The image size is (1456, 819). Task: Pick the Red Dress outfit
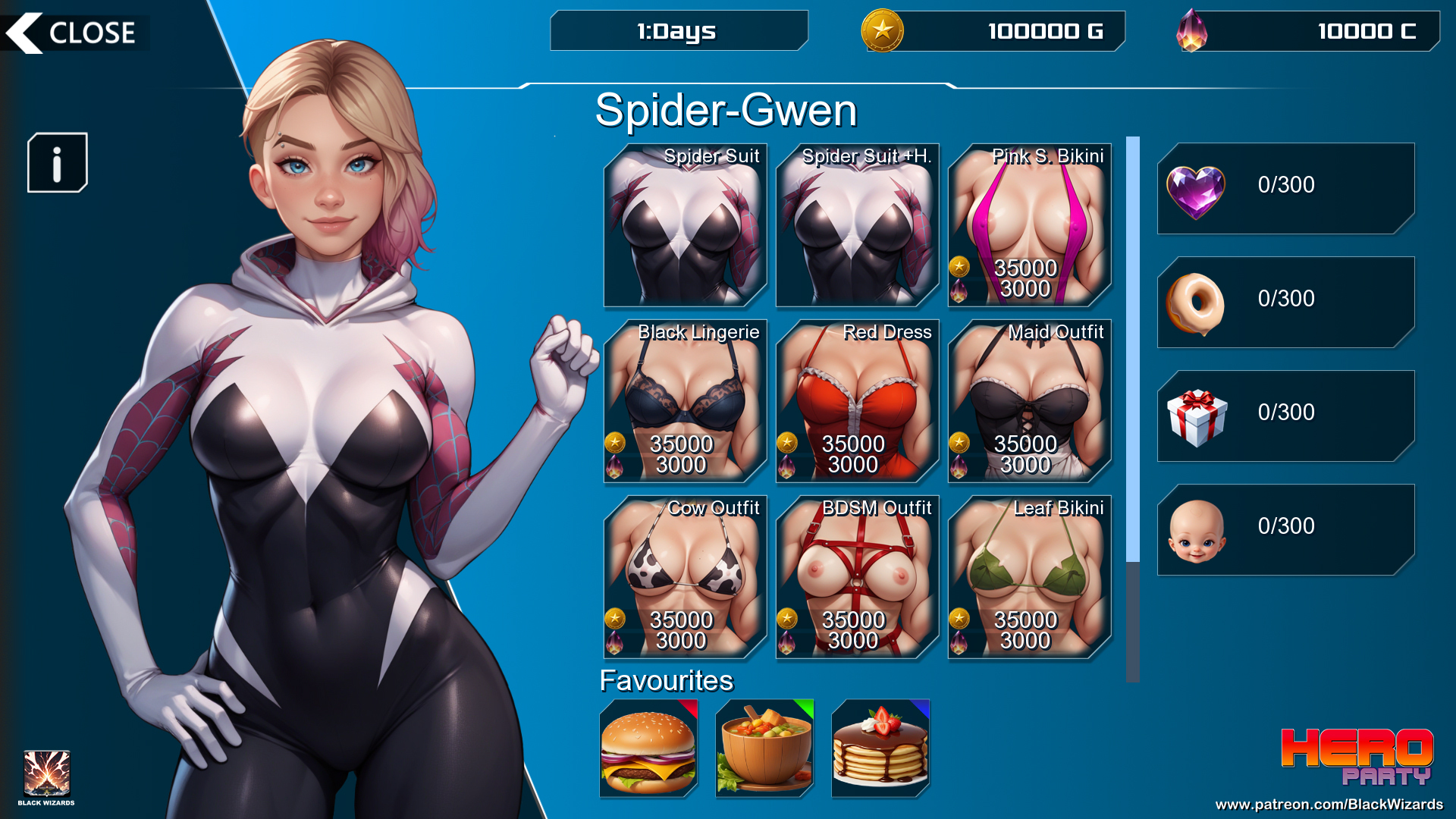click(857, 402)
